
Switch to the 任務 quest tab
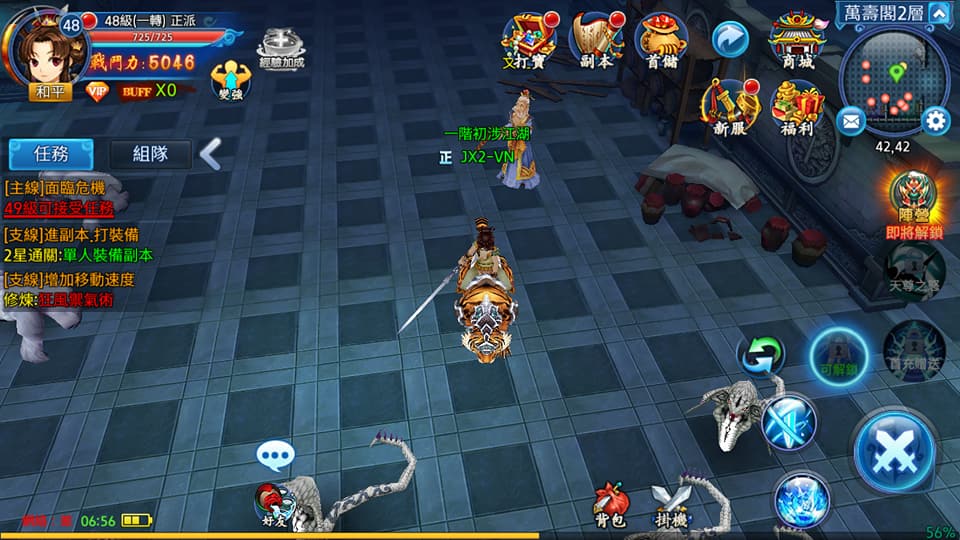(51, 154)
